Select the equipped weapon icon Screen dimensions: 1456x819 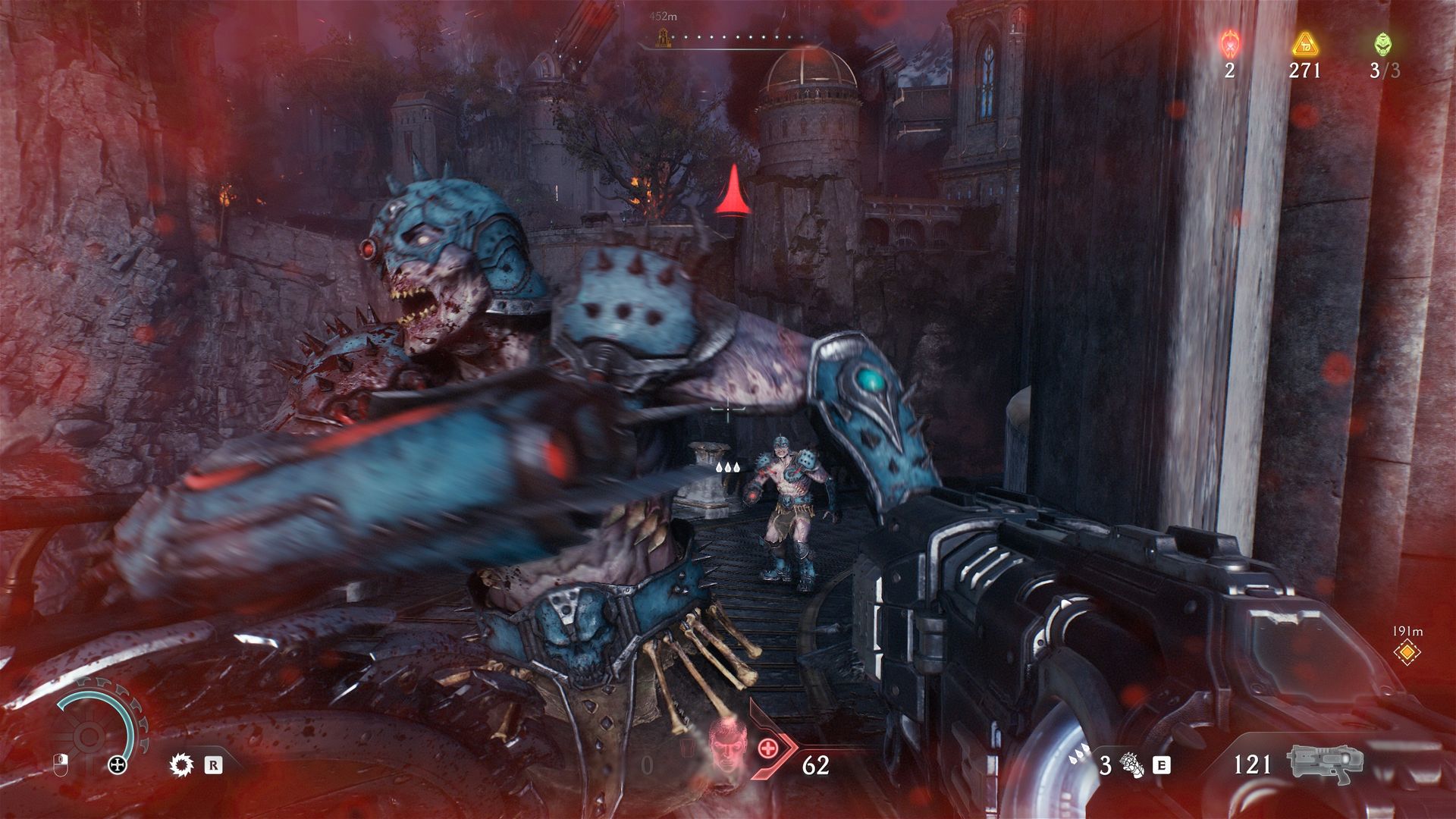point(1324,764)
